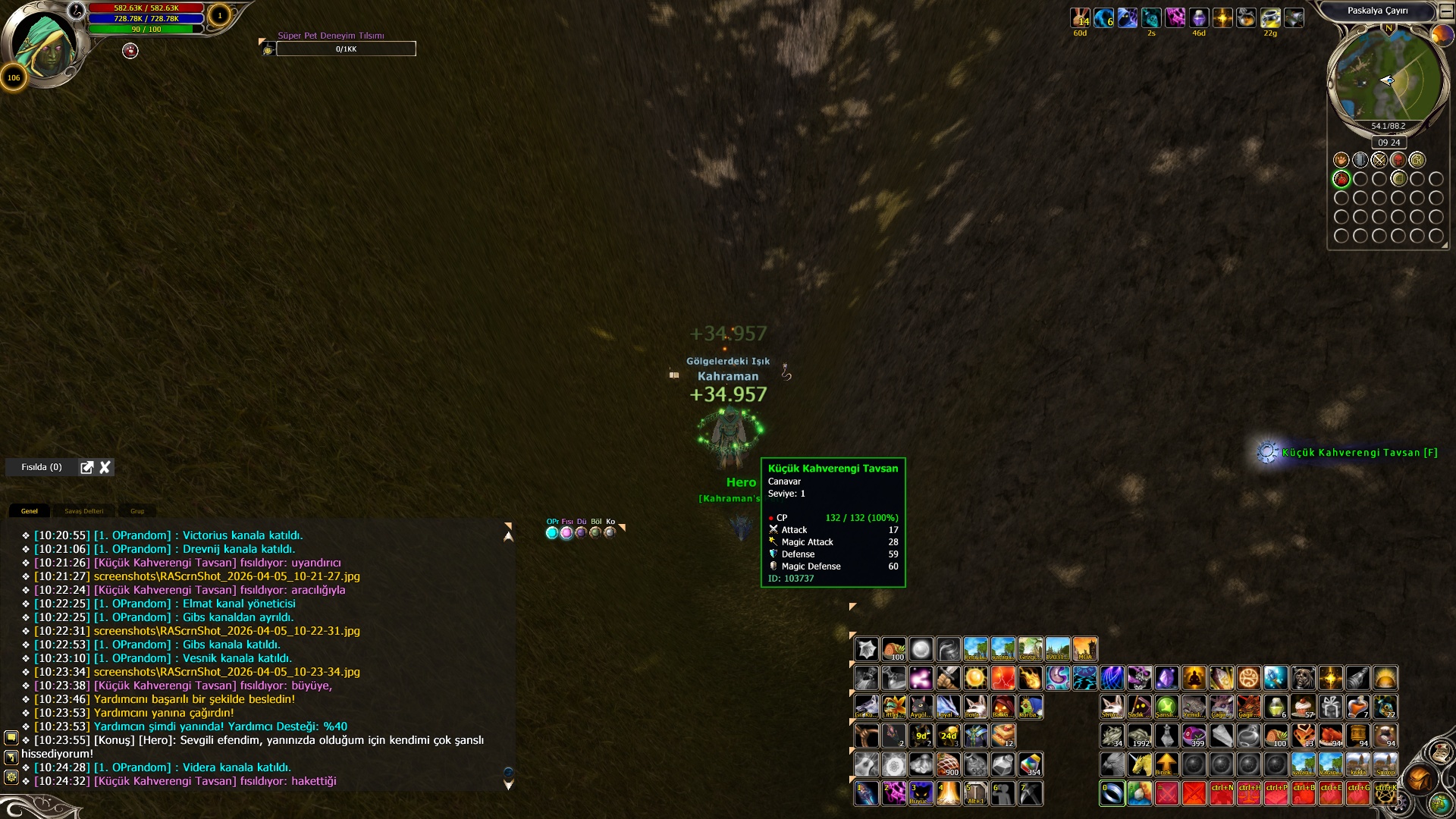Image resolution: width=1456 pixels, height=819 pixels.
Task: Close the Fısılda whisper panel
Action: [x=105, y=467]
